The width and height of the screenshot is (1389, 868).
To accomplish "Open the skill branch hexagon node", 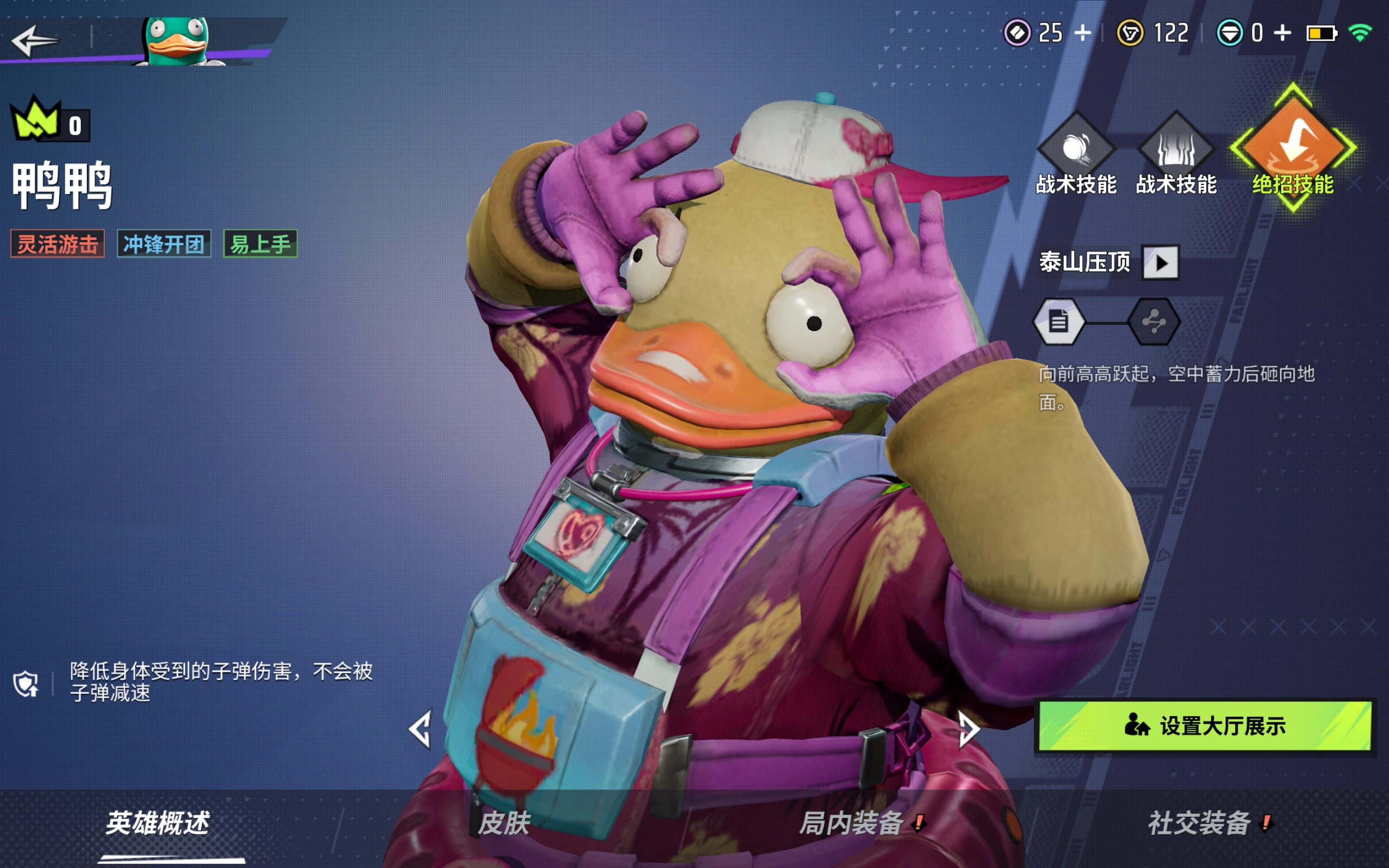I will tap(1154, 322).
